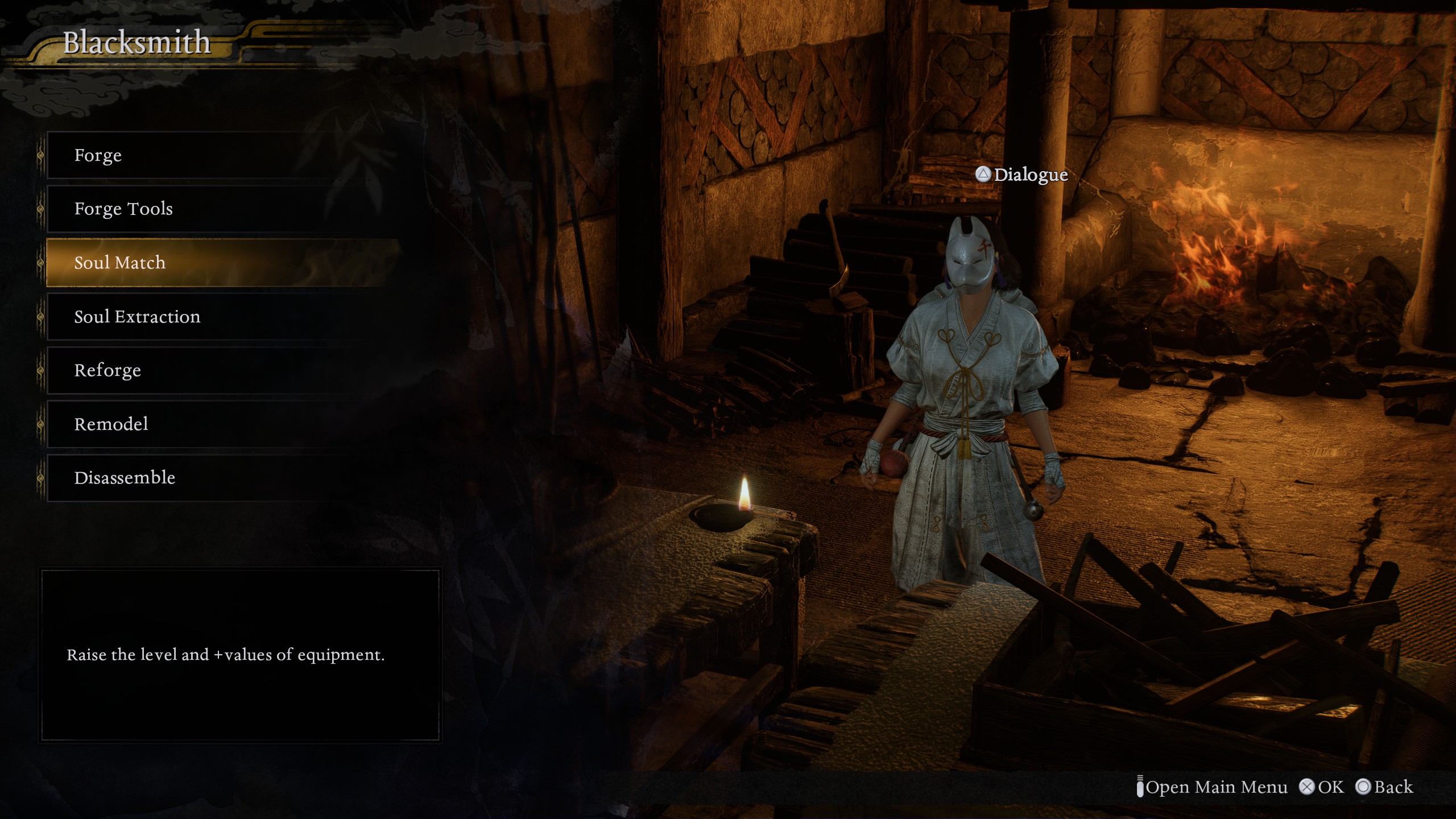Select Forge Tools from the blacksmith list

click(222, 209)
